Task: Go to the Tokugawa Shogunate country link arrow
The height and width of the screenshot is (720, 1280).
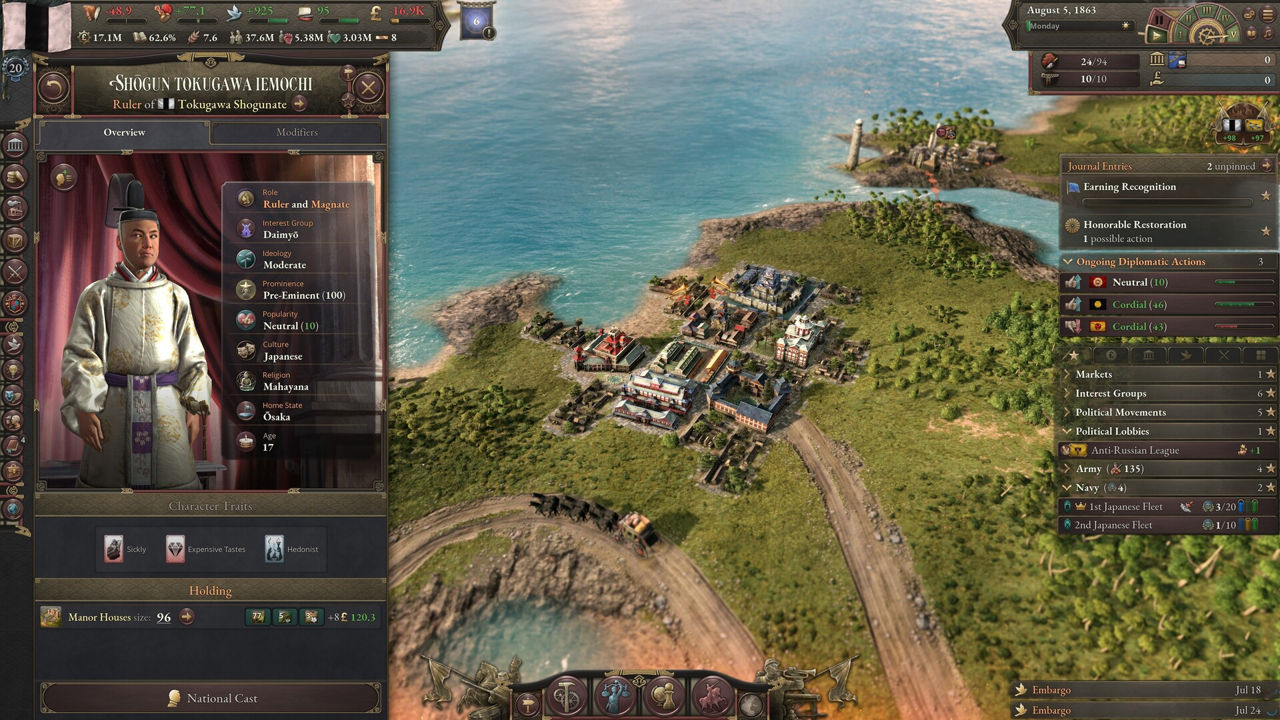Action: [x=299, y=104]
